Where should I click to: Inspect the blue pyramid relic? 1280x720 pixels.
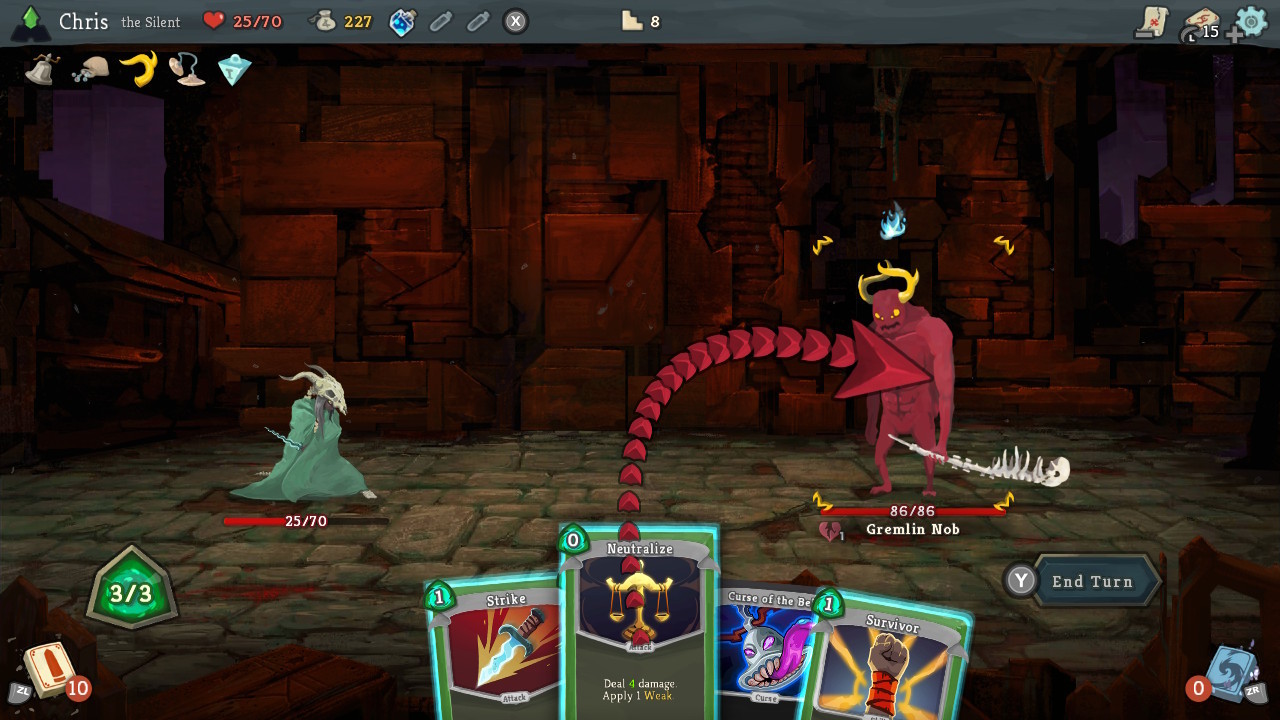233,68
